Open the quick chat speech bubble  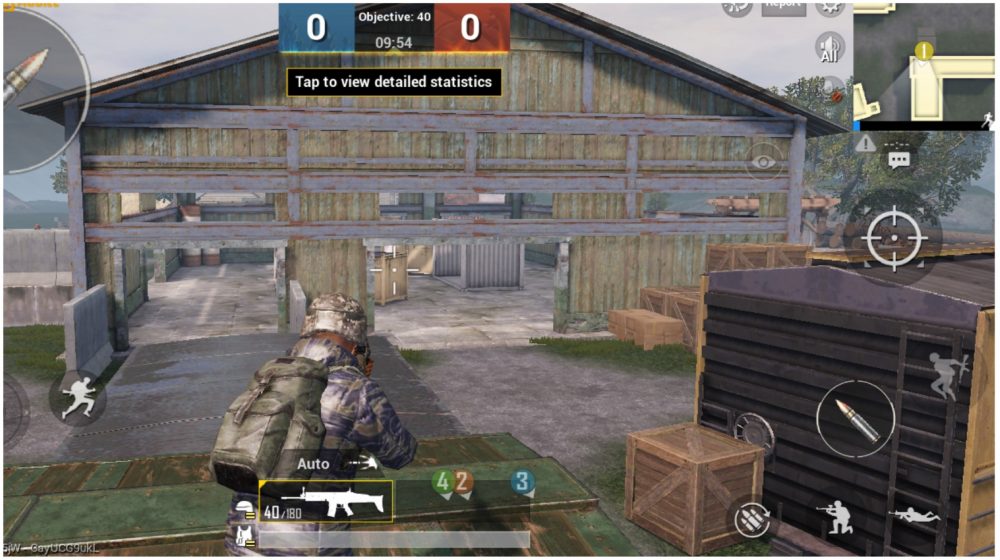tap(898, 160)
